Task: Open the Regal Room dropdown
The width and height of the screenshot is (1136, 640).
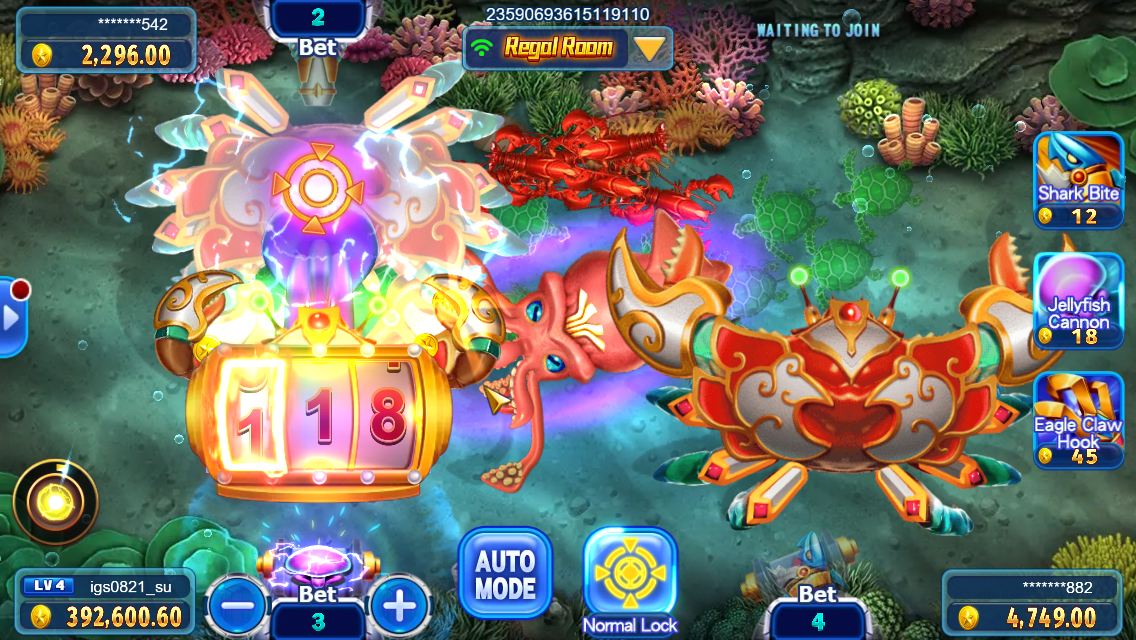Action: click(x=650, y=48)
